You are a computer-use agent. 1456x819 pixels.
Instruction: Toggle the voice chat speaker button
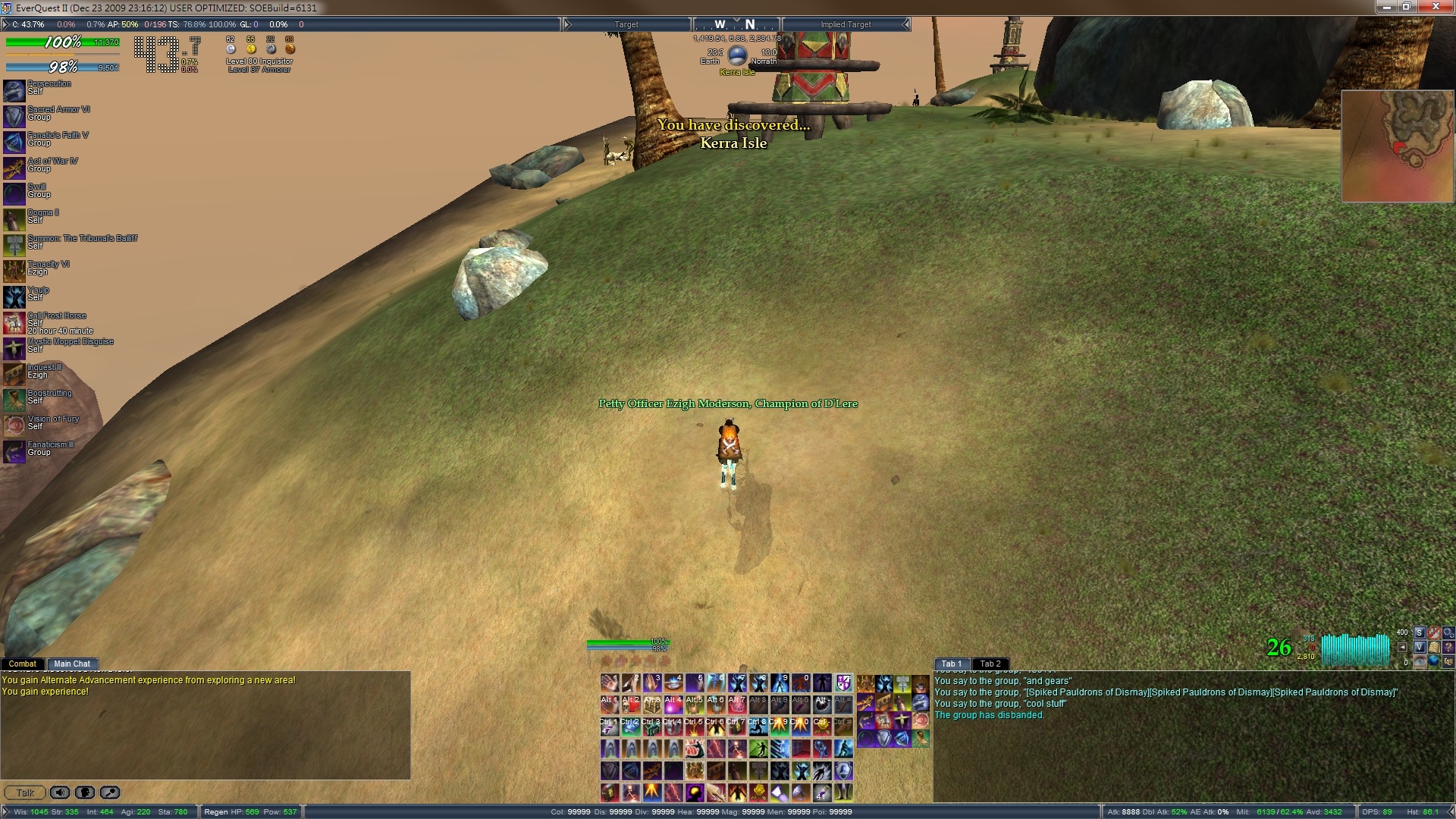click(x=60, y=792)
